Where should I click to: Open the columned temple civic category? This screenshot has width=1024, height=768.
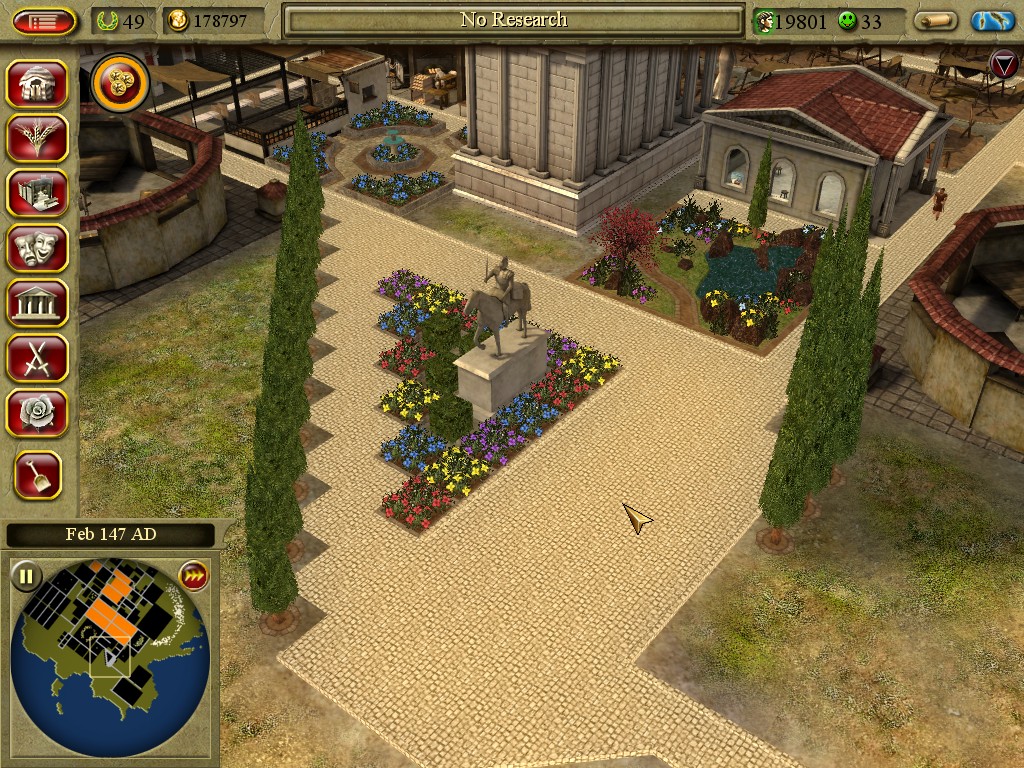(37, 302)
